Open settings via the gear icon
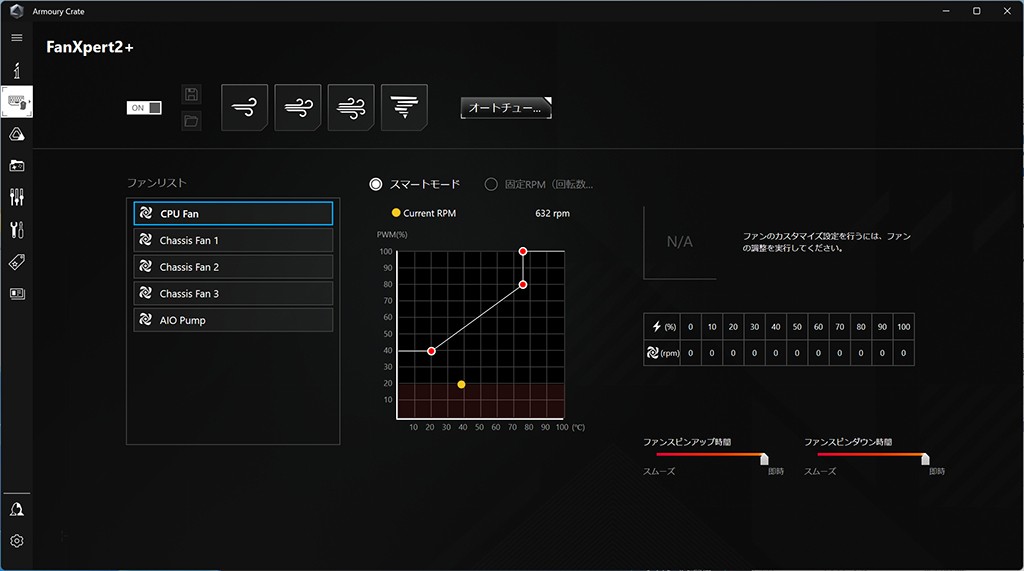Image resolution: width=1024 pixels, height=571 pixels. coord(16,541)
